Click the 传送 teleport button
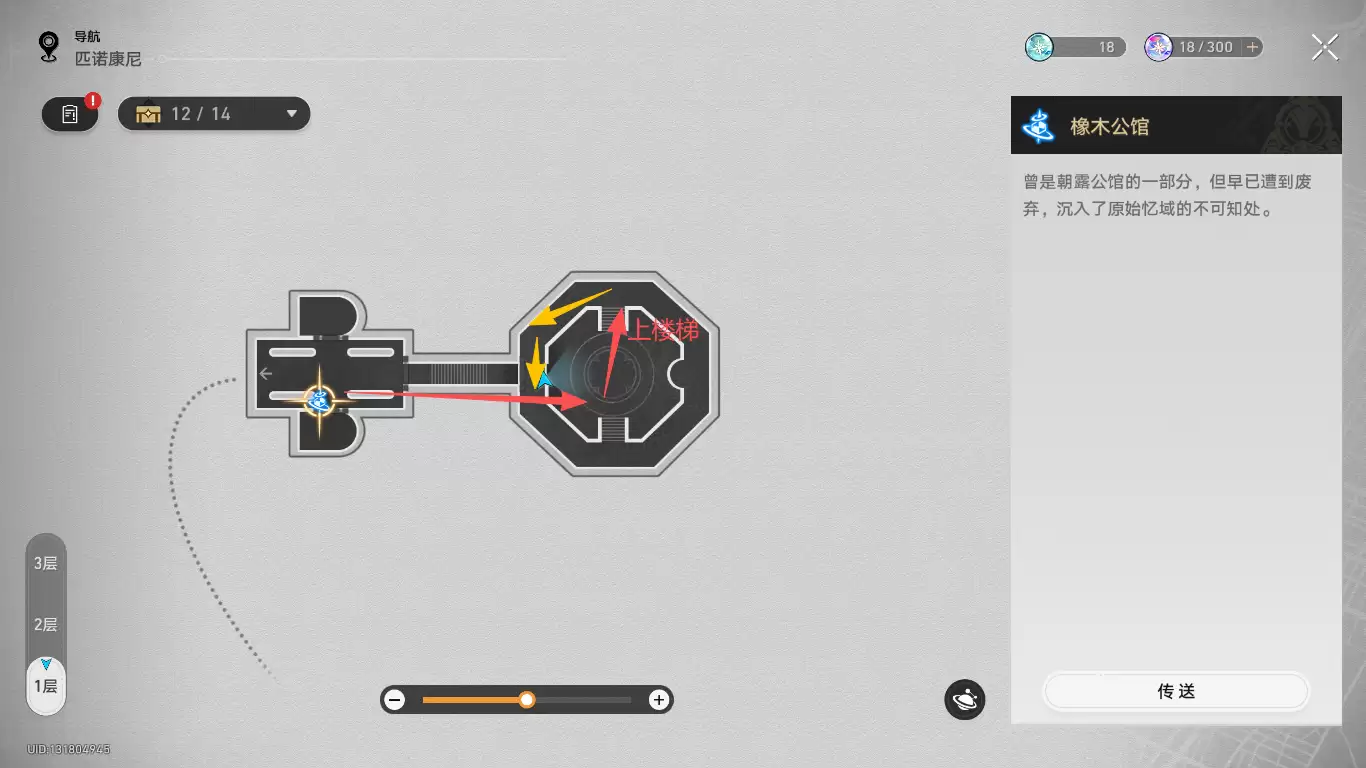Screen dimensions: 1366x768 [x=1176, y=691]
